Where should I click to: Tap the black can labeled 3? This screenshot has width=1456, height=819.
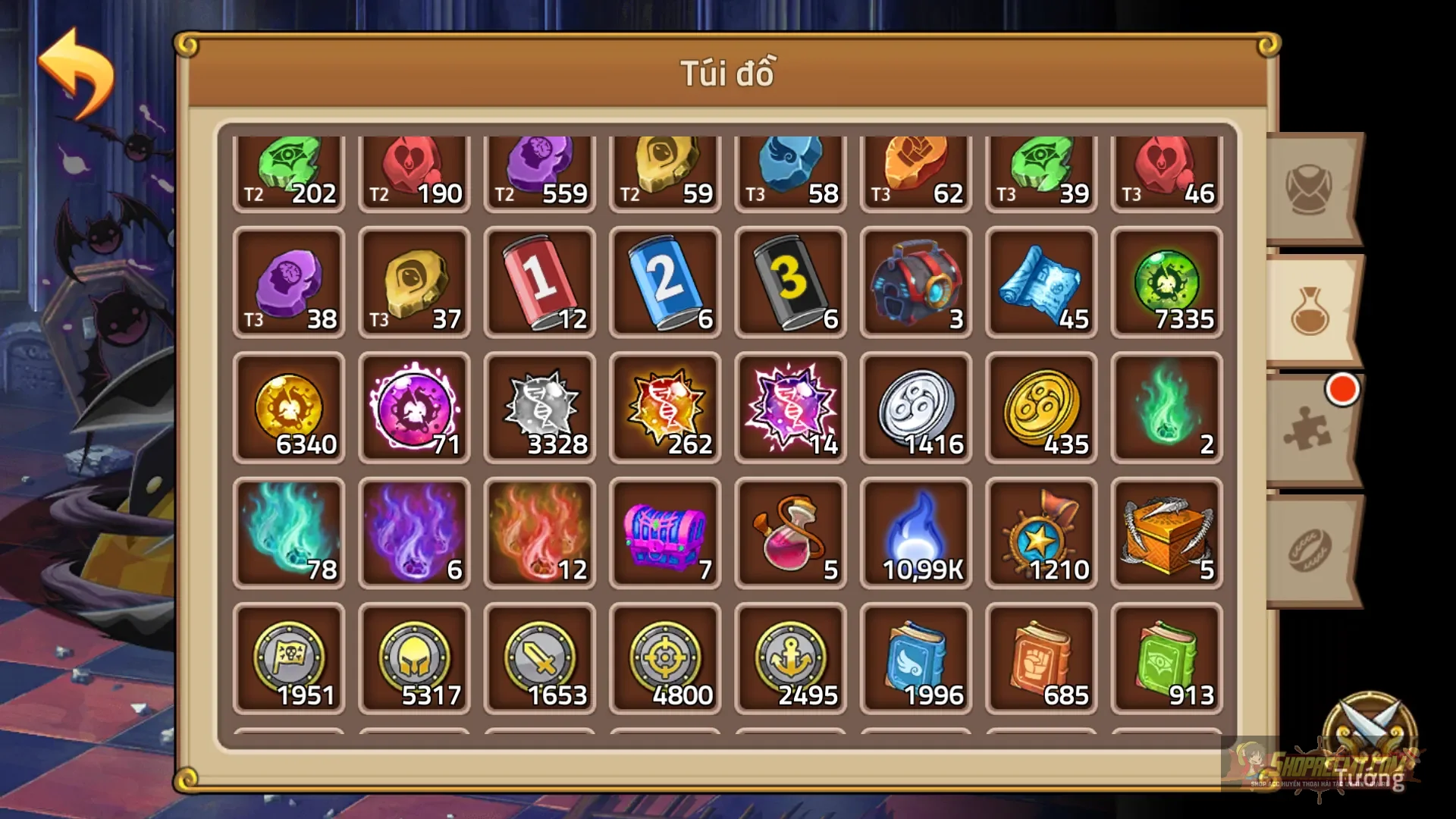790,281
